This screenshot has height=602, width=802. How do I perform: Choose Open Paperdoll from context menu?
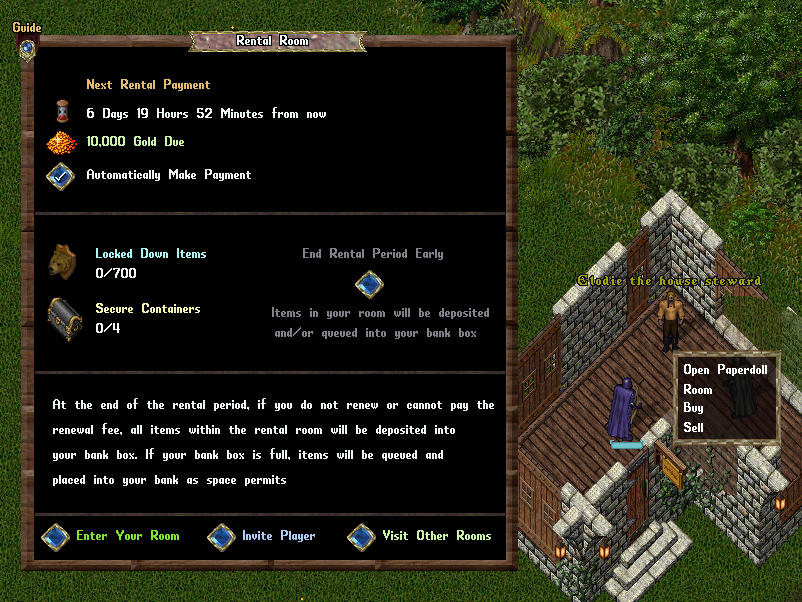coord(723,370)
